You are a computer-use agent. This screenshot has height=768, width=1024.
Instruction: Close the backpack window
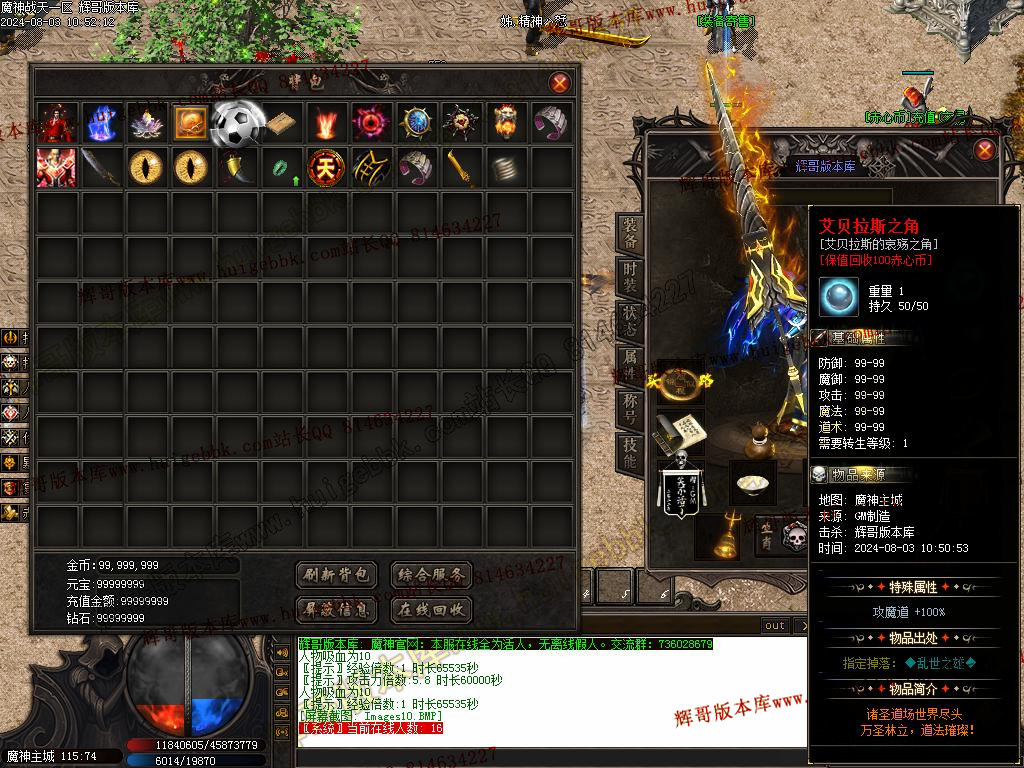pos(560,83)
